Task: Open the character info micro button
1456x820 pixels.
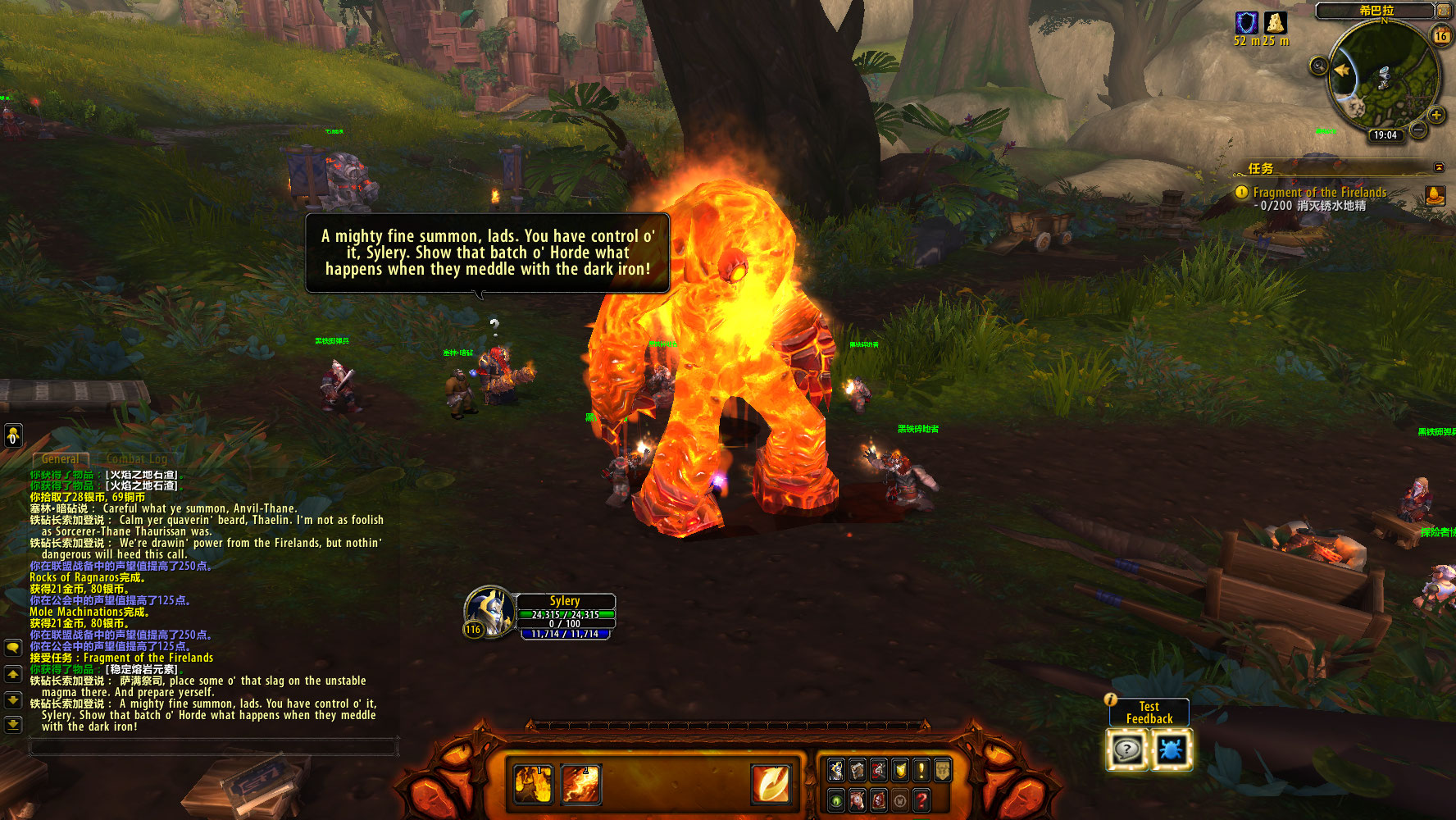Action: coord(836,770)
